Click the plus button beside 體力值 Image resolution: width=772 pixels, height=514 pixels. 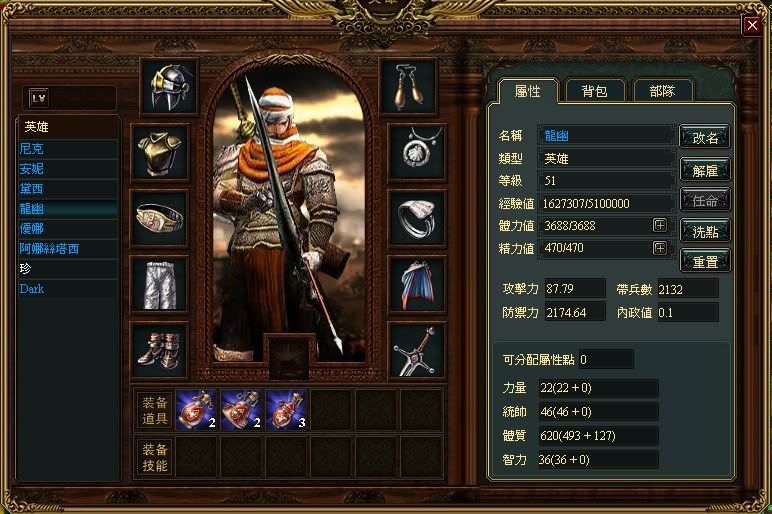660,225
